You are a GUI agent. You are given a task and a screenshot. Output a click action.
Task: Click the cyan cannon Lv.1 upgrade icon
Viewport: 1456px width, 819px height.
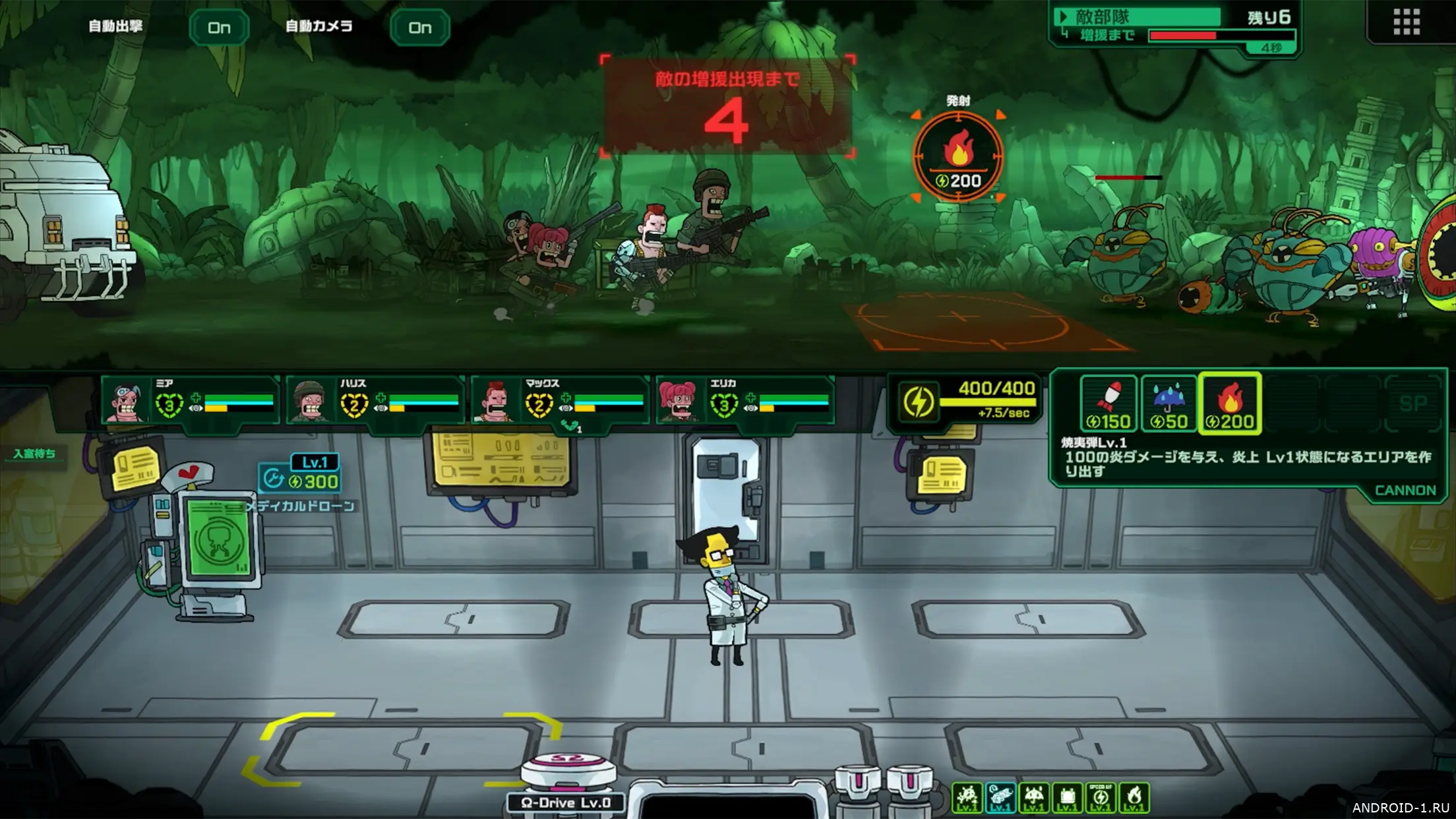point(1000,798)
